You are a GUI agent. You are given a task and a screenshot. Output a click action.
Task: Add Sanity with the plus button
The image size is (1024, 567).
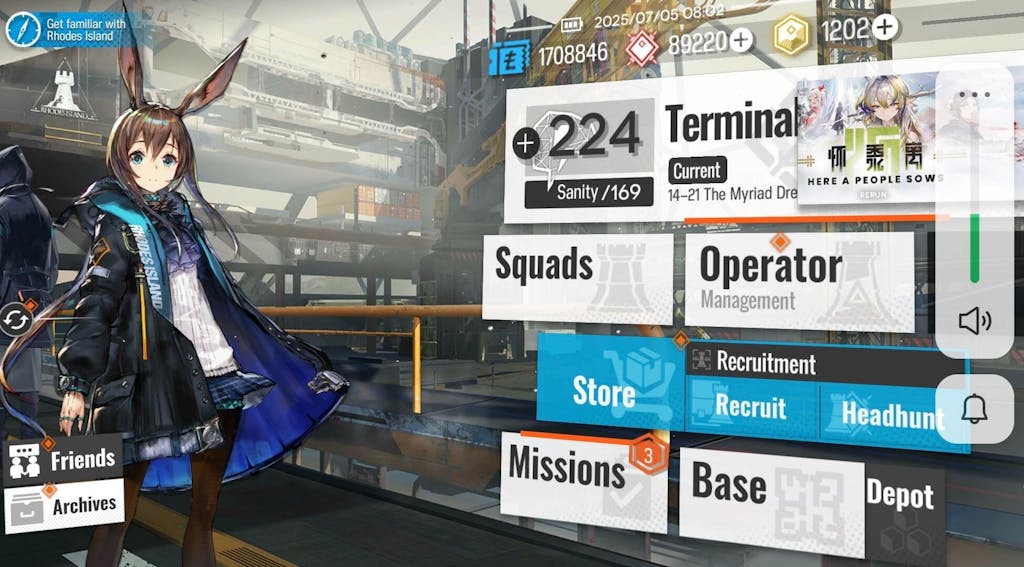(526, 144)
